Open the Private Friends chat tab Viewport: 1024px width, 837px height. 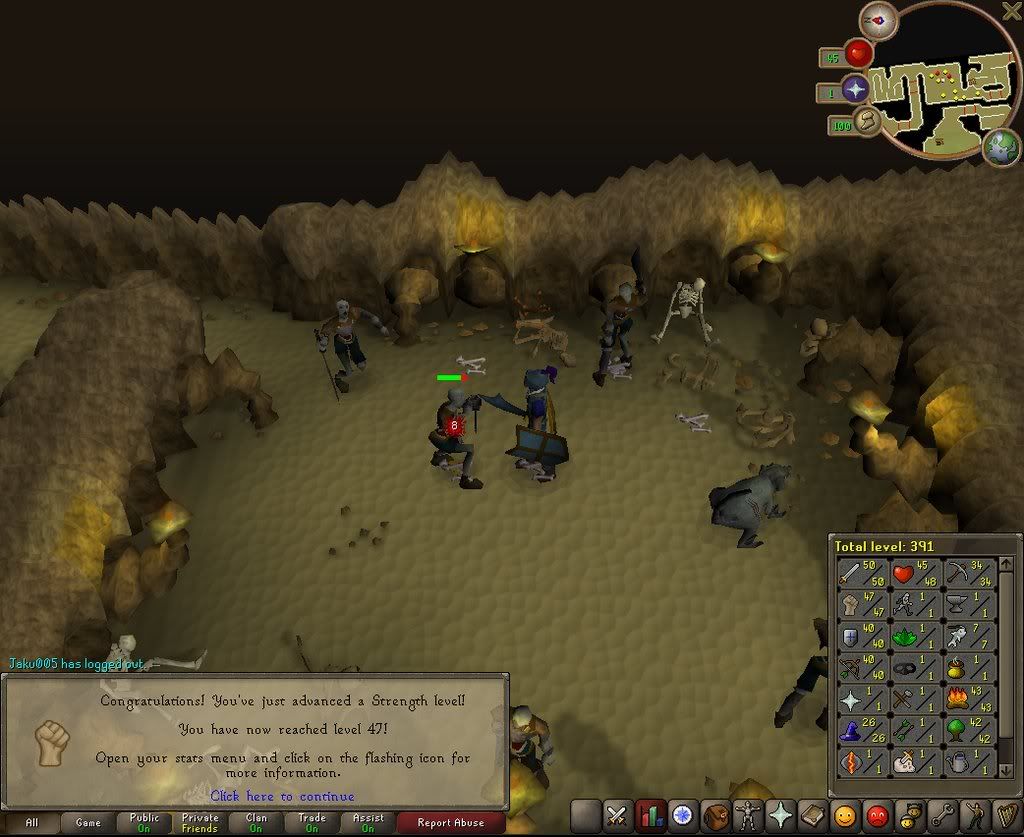(200, 823)
